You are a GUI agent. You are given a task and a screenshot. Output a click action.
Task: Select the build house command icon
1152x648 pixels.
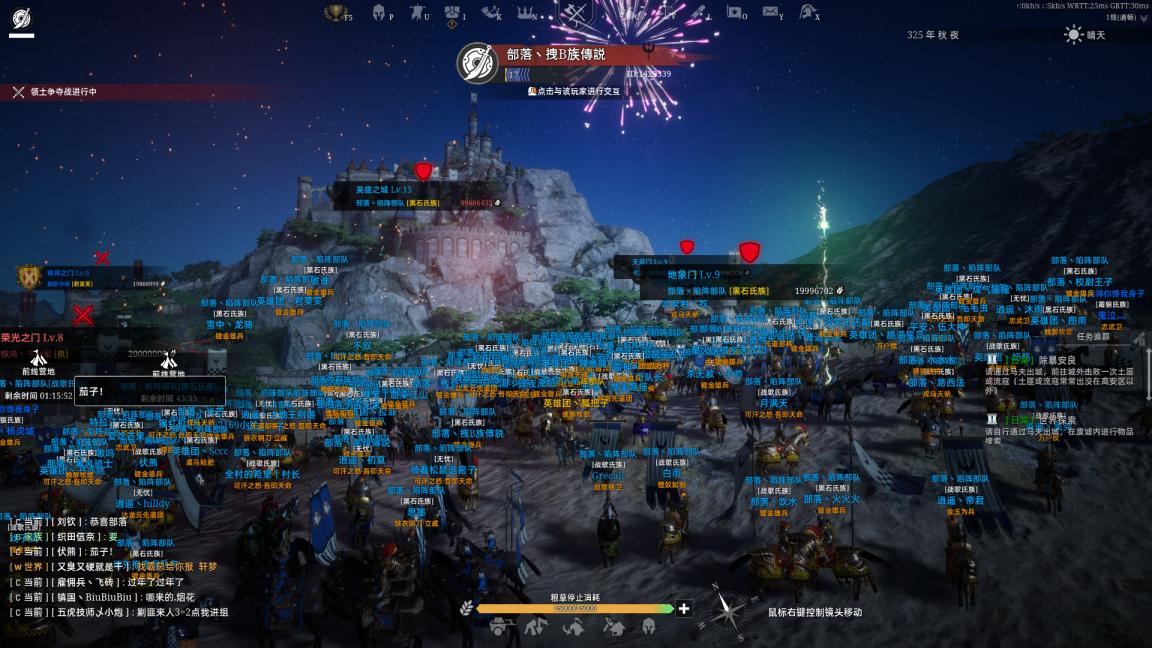(613, 628)
